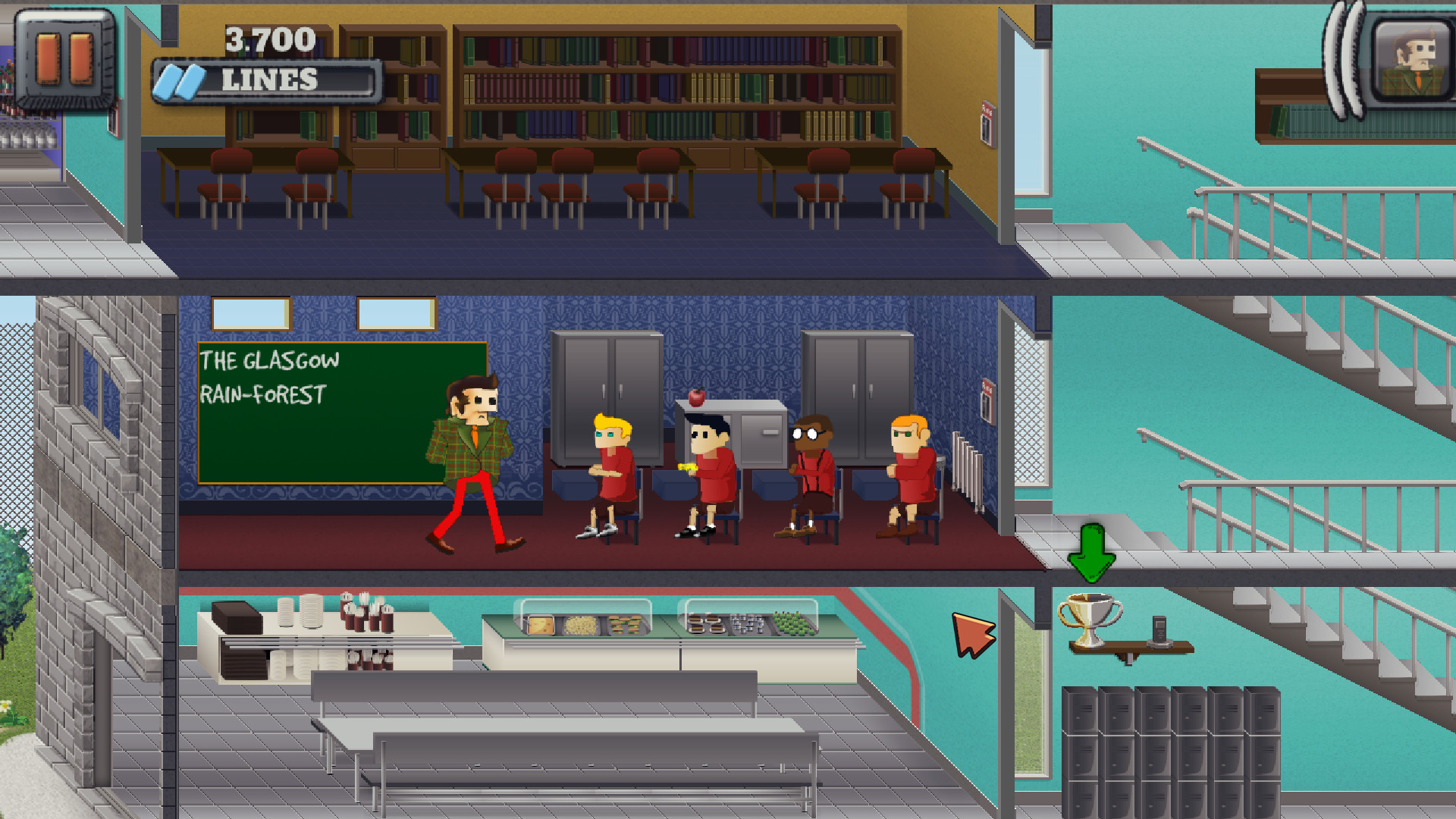The height and width of the screenshot is (819, 1456).
Task: Click the LINES progress bar track
Action: 303,76
